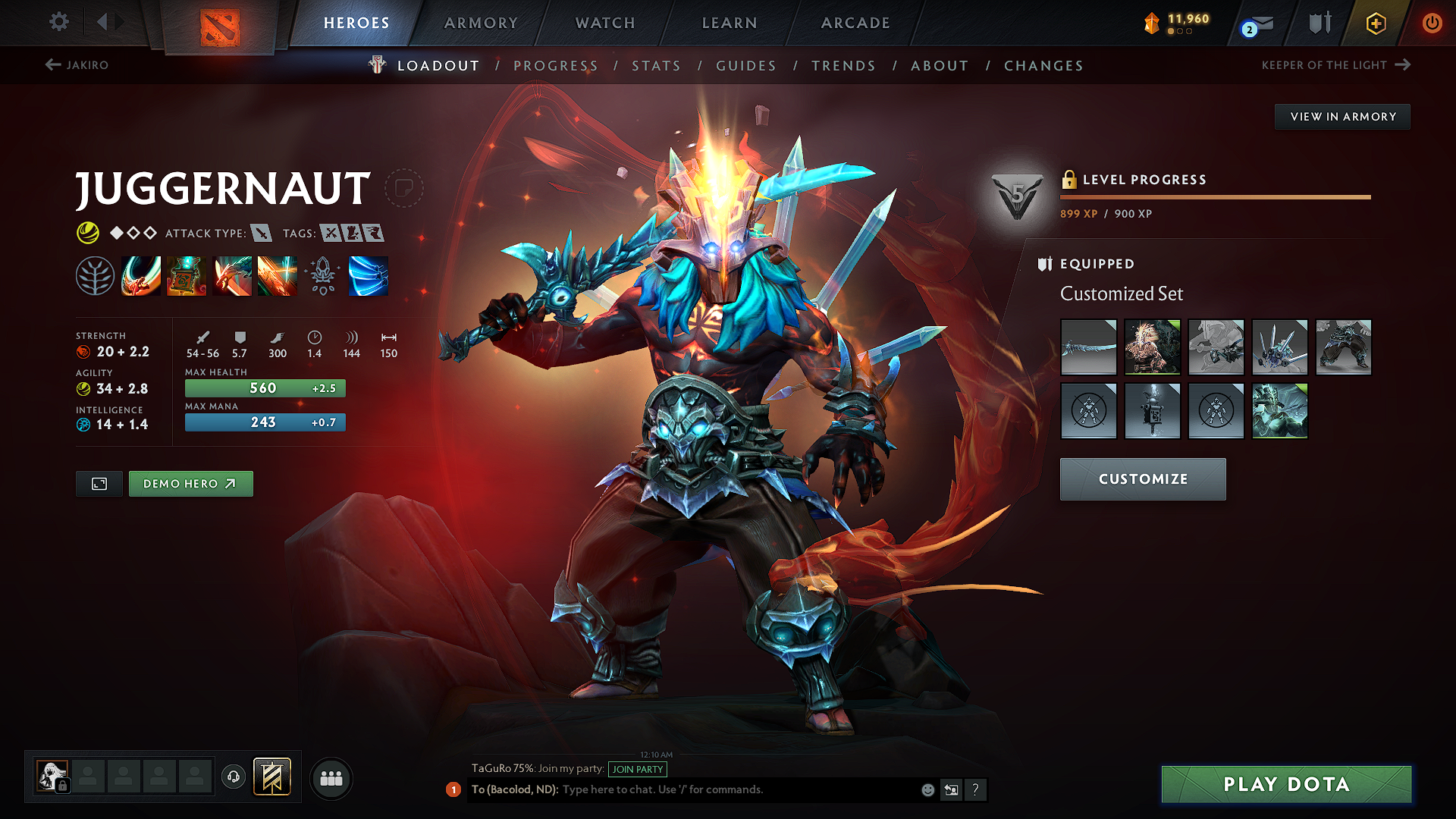1456x819 pixels.
Task: Select the Blade Fury ability icon
Action: pyautogui.click(x=140, y=277)
